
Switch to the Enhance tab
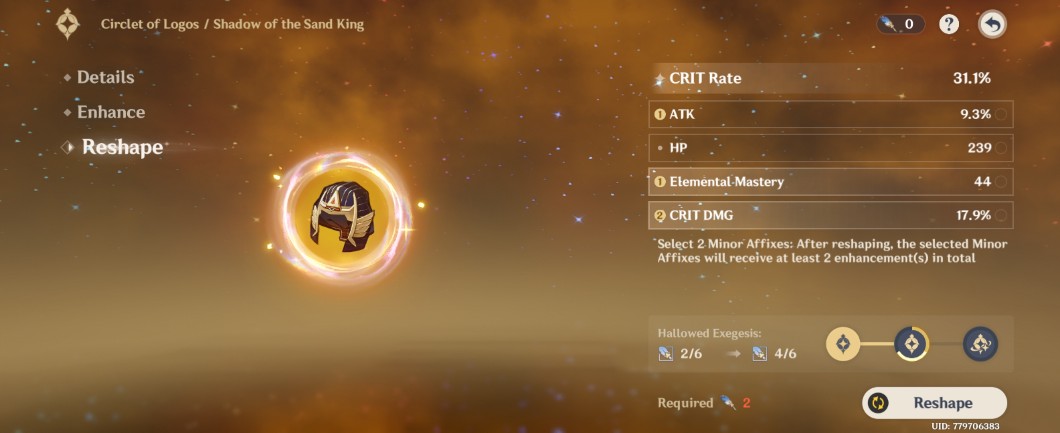[110, 112]
